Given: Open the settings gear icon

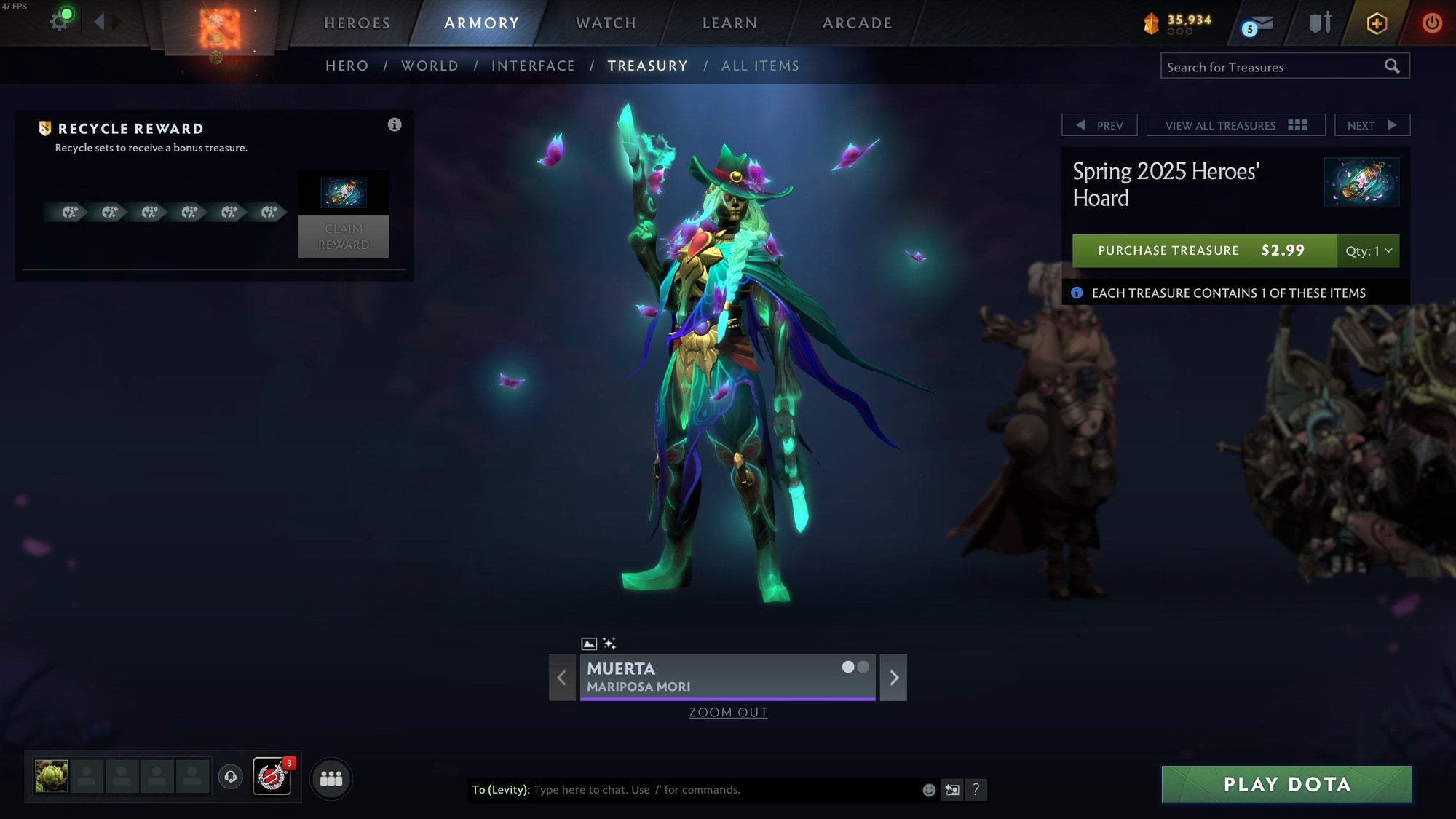Looking at the screenshot, I should tap(59, 21).
